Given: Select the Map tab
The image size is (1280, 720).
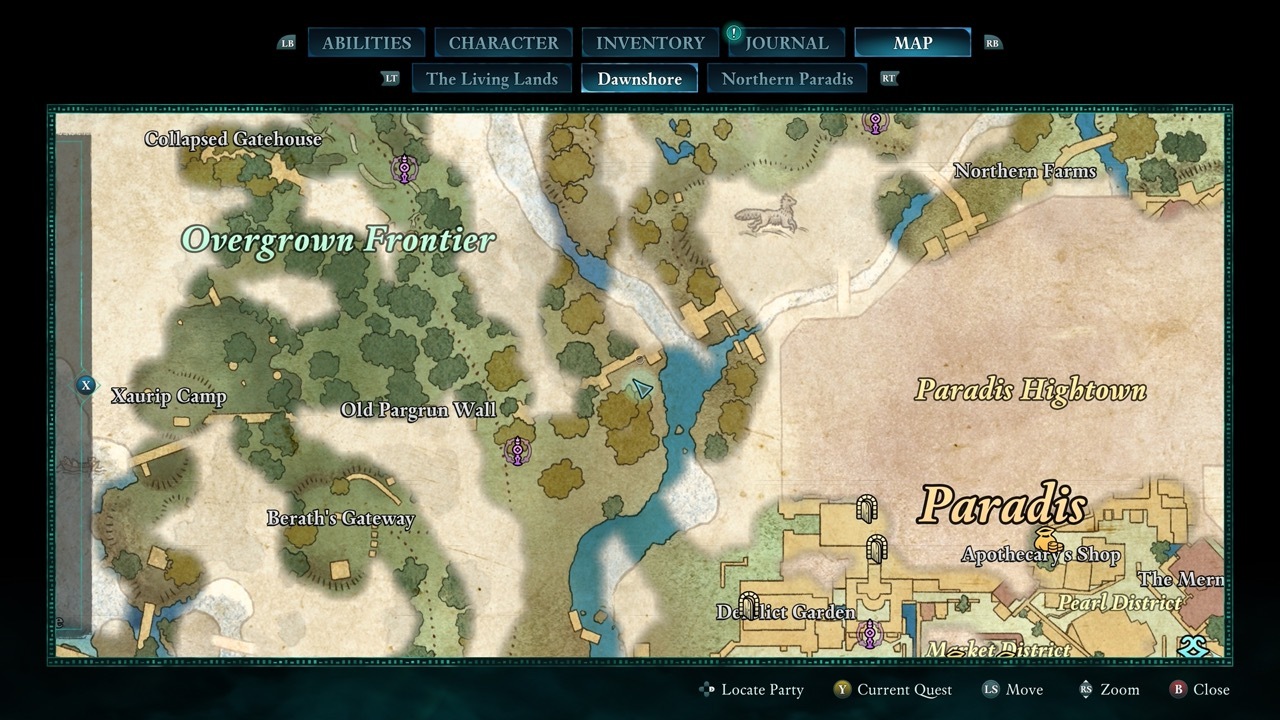Looking at the screenshot, I should 912,43.
